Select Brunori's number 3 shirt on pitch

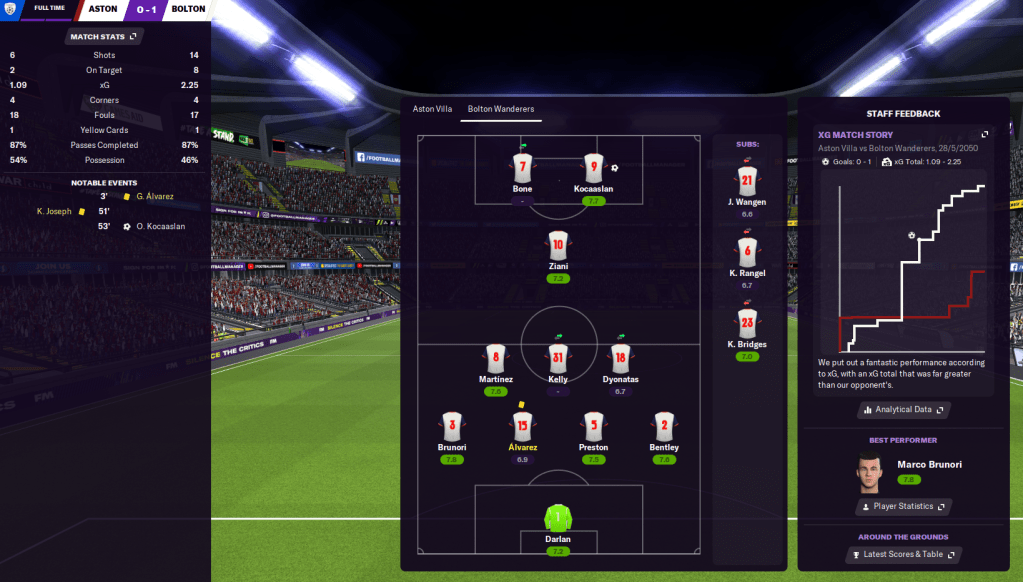point(452,426)
